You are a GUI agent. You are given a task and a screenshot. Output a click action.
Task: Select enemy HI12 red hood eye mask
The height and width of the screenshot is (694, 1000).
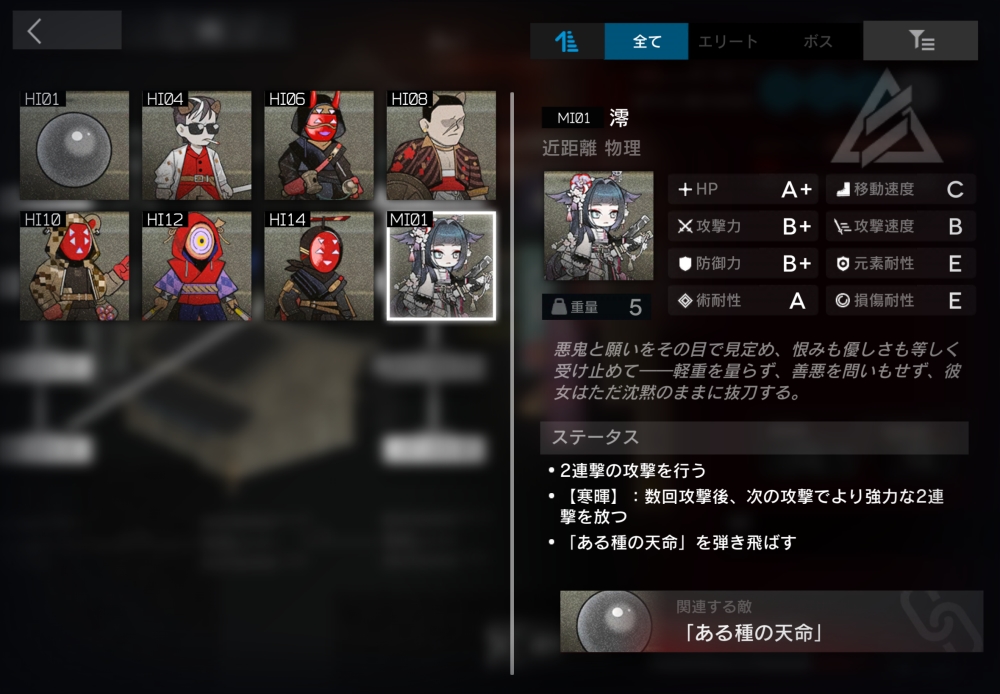[x=197, y=265]
